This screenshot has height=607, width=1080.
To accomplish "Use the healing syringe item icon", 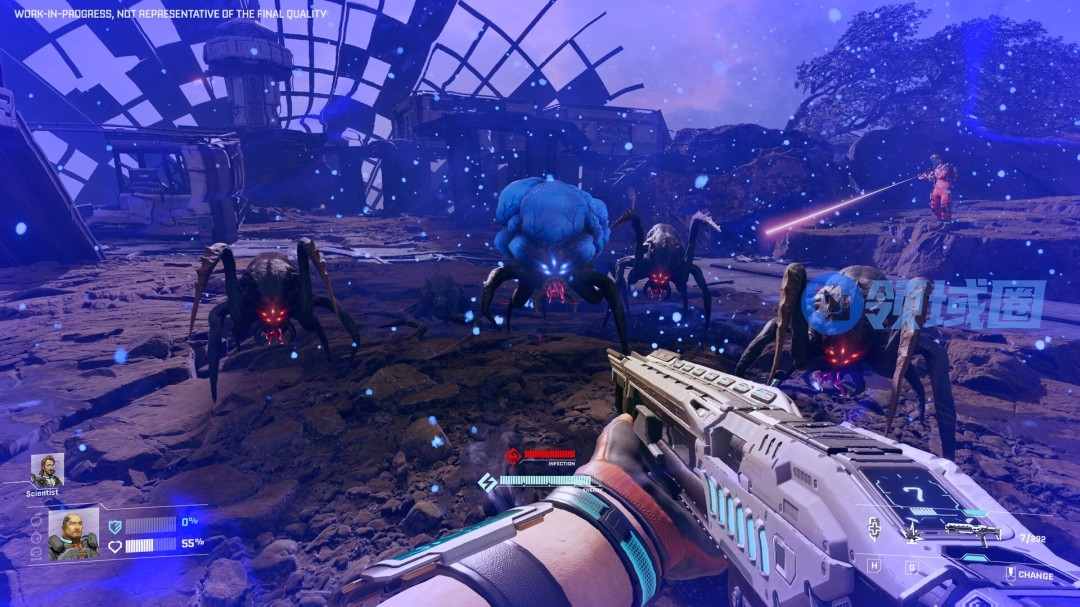I will pyautogui.click(x=875, y=530).
